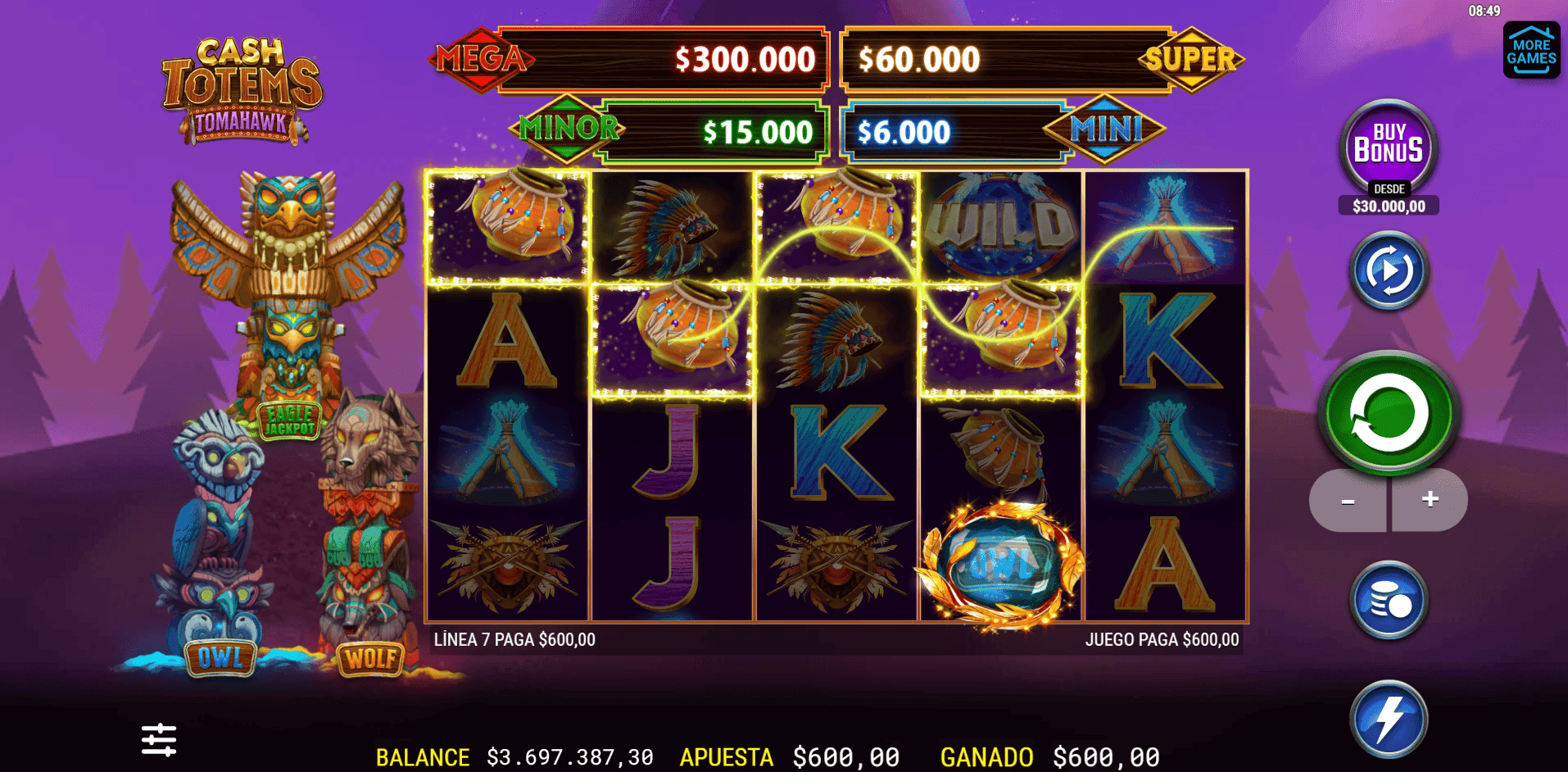This screenshot has width=1568, height=772.
Task: Decrease the bet with the minus button
Action: (1348, 500)
